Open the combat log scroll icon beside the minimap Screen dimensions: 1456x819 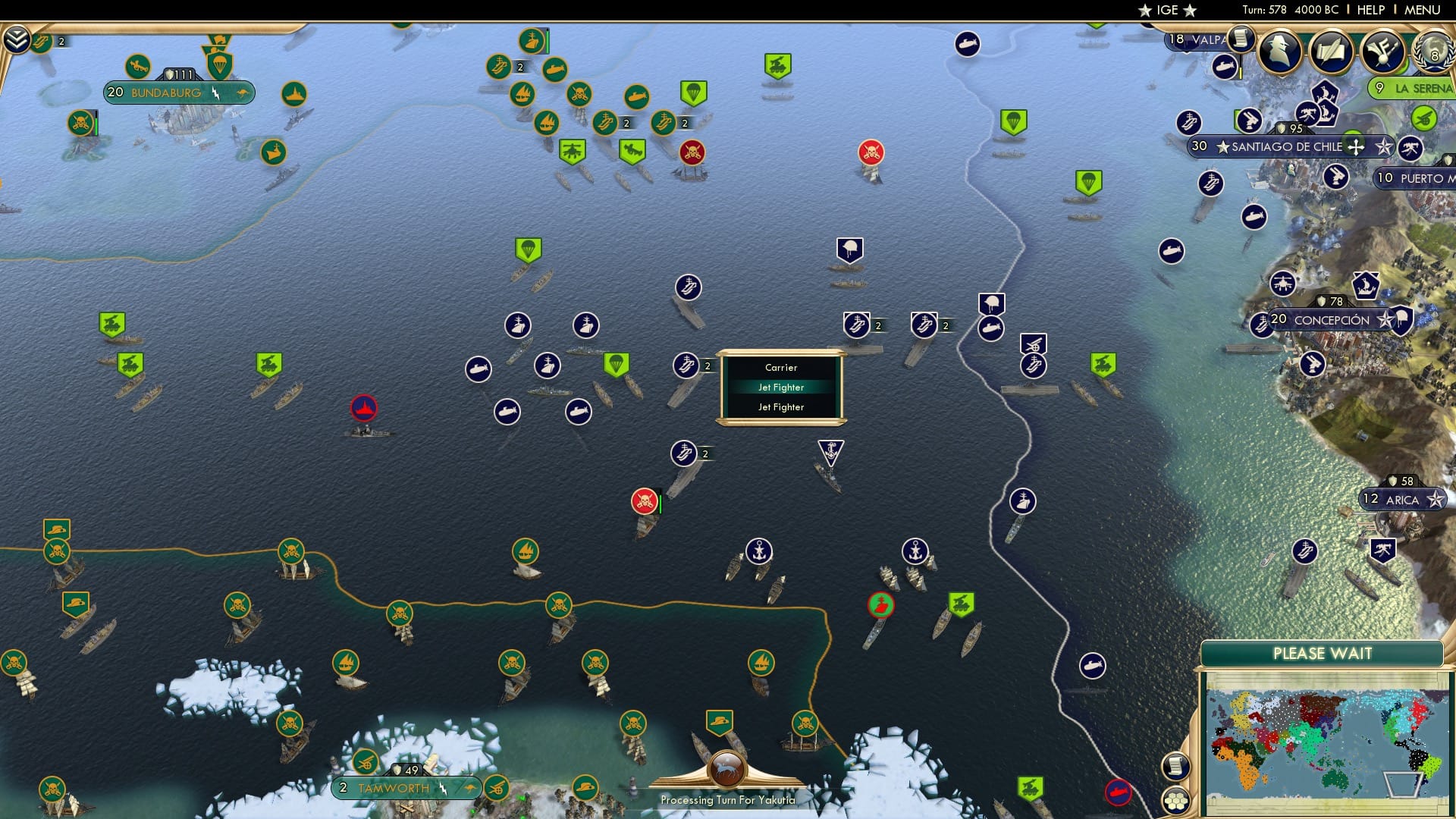(x=1176, y=767)
